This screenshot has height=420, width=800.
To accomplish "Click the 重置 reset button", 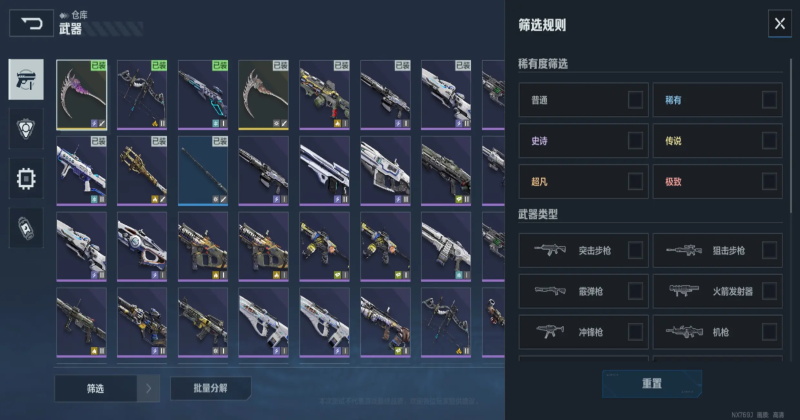I will [x=651, y=383].
